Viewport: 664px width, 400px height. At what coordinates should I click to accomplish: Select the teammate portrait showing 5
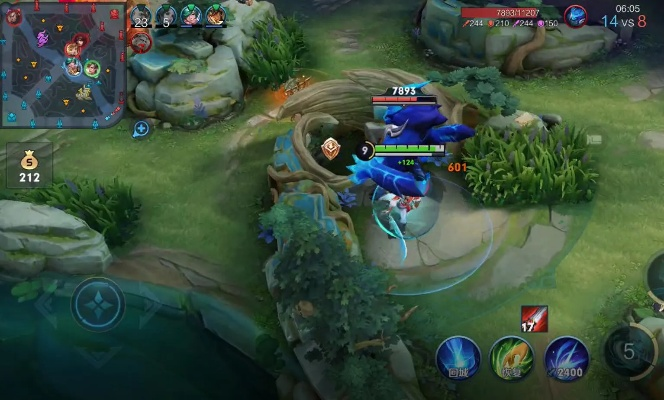pyautogui.click(x=167, y=15)
